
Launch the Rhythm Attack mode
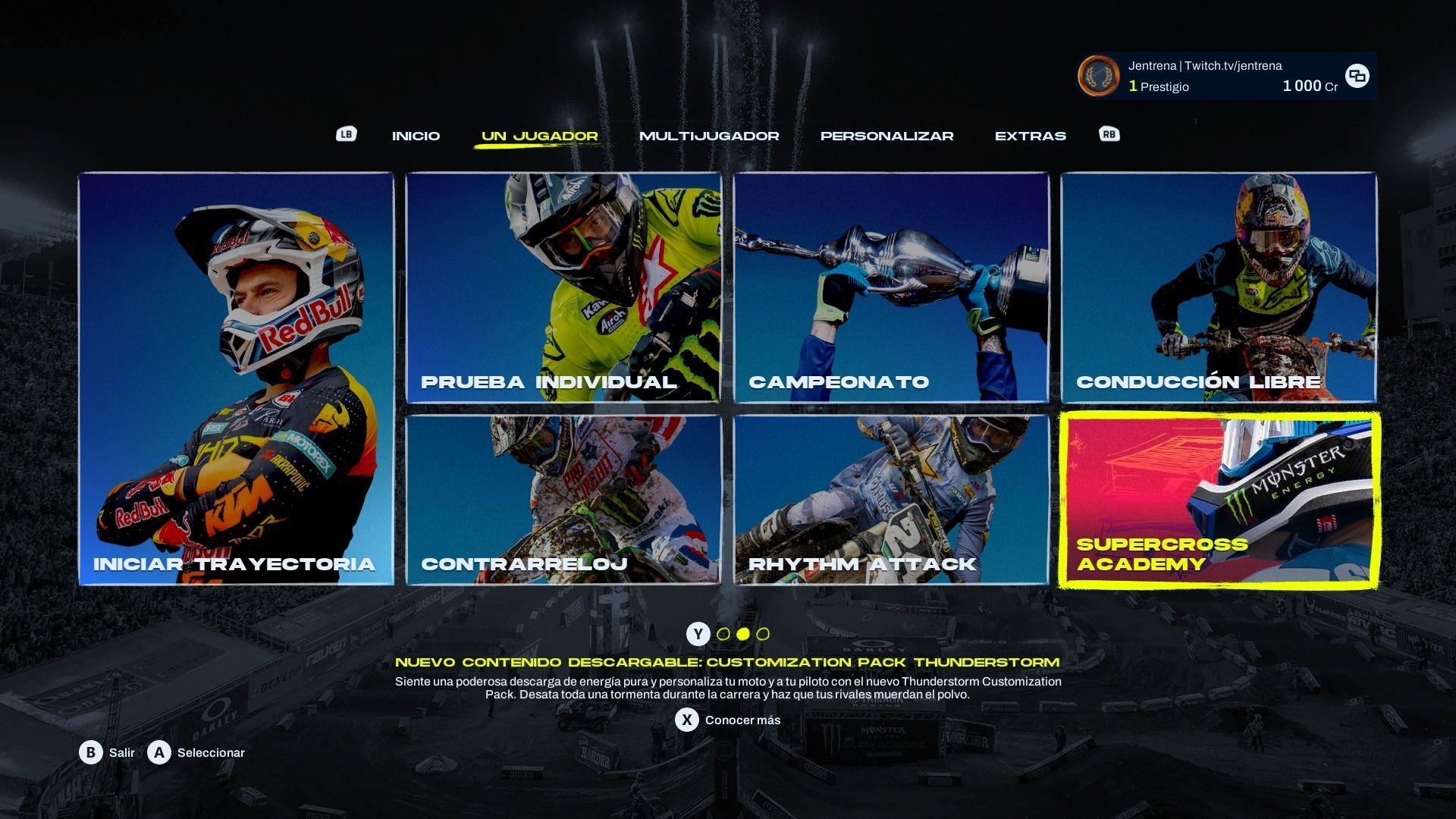click(x=891, y=500)
